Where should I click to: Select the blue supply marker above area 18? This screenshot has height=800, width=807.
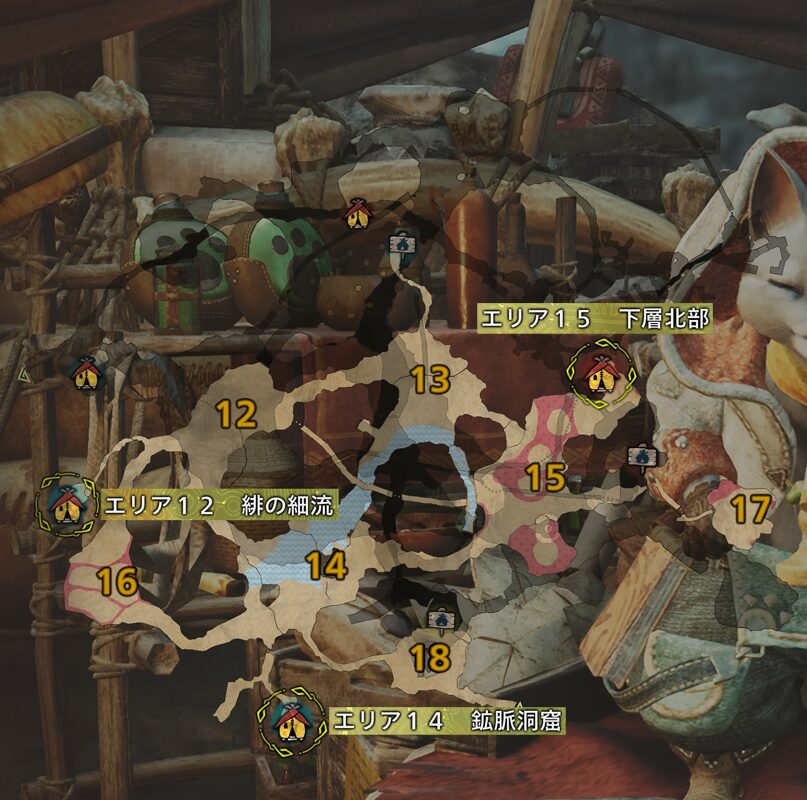click(x=437, y=619)
